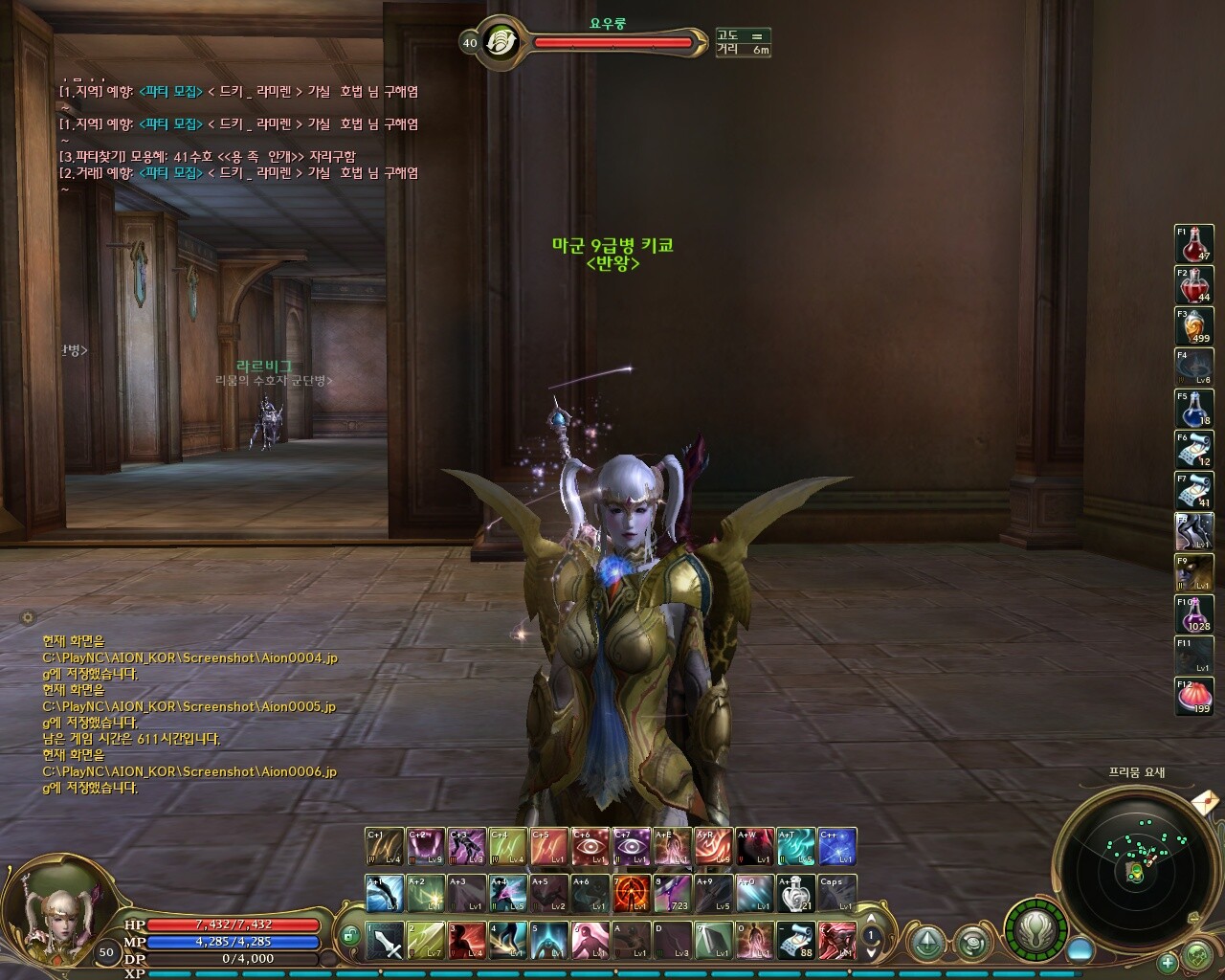Use the purple potion with 1028 count

click(1193, 614)
